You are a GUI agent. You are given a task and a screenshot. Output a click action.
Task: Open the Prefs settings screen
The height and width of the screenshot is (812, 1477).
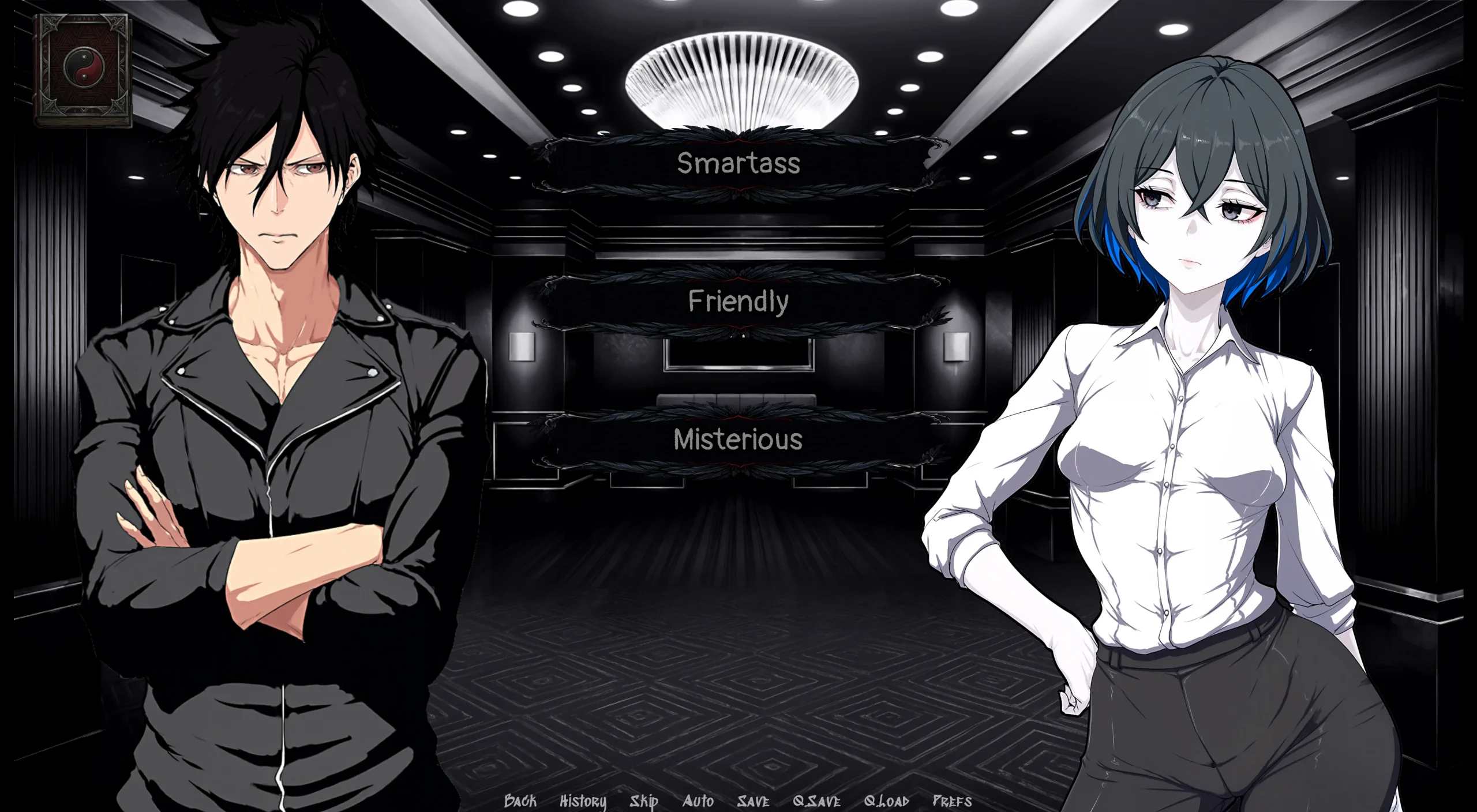click(952, 800)
